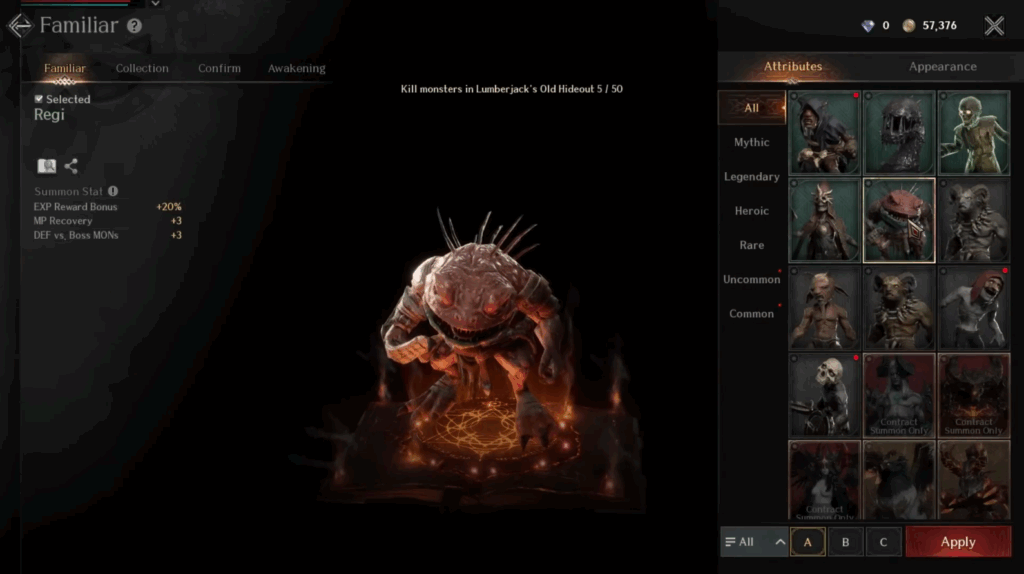Screen dimensions: 1024x574
Task: Select preset slot B
Action: [845, 542]
